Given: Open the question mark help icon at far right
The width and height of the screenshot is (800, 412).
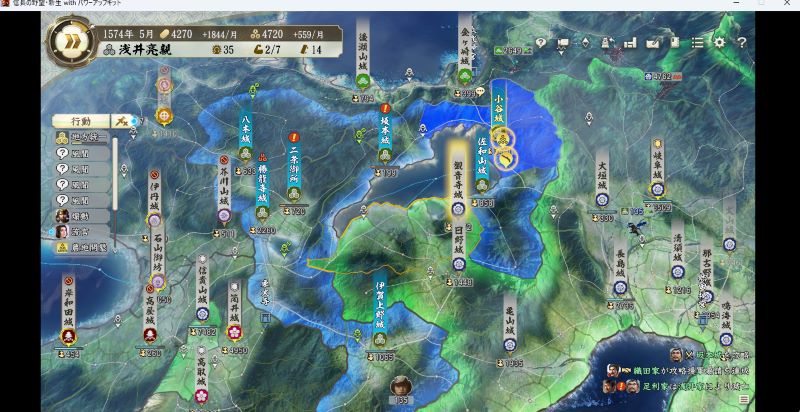Looking at the screenshot, I should click(x=742, y=43).
